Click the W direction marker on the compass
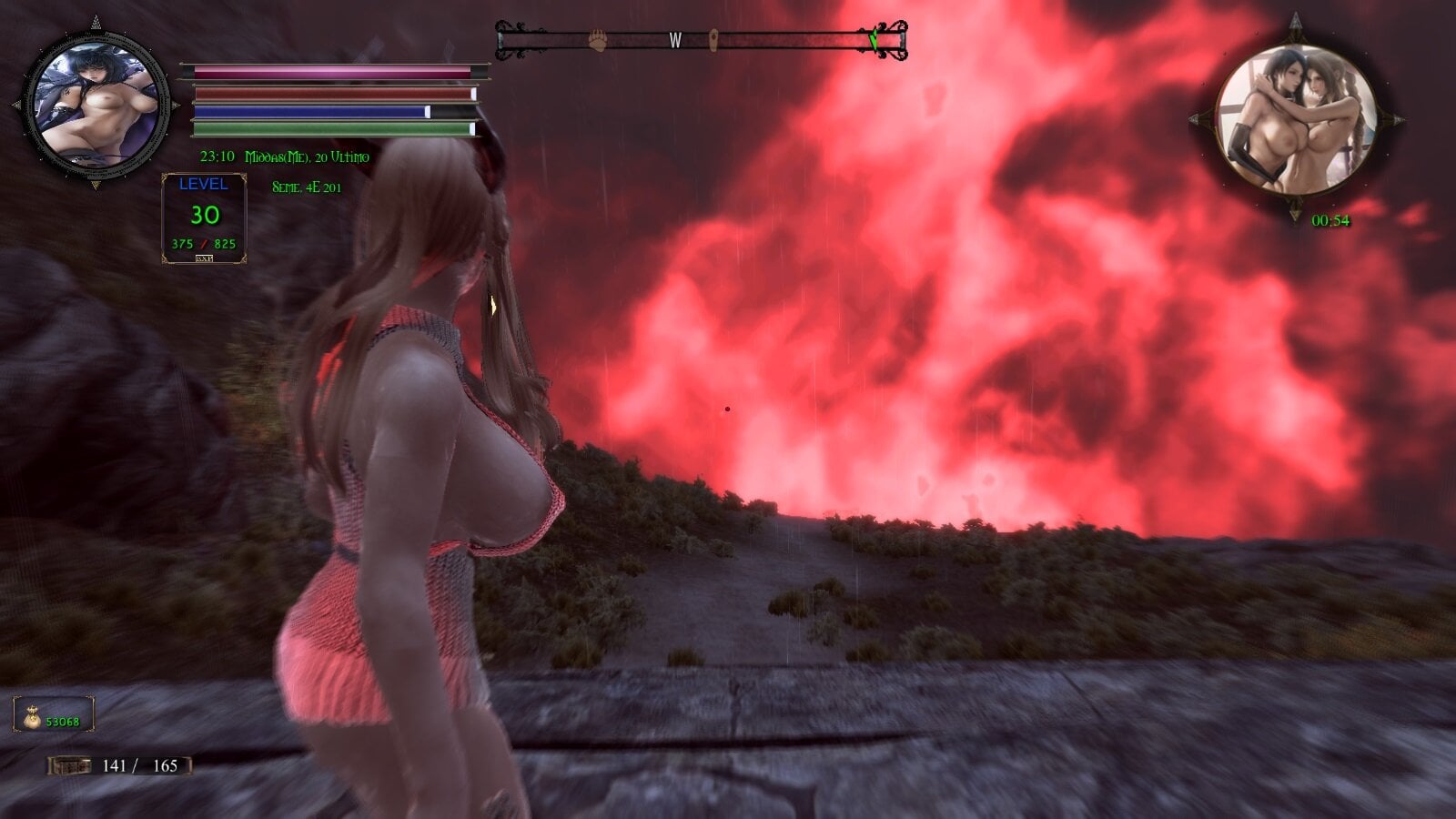This screenshot has width=1456, height=819. point(675,39)
